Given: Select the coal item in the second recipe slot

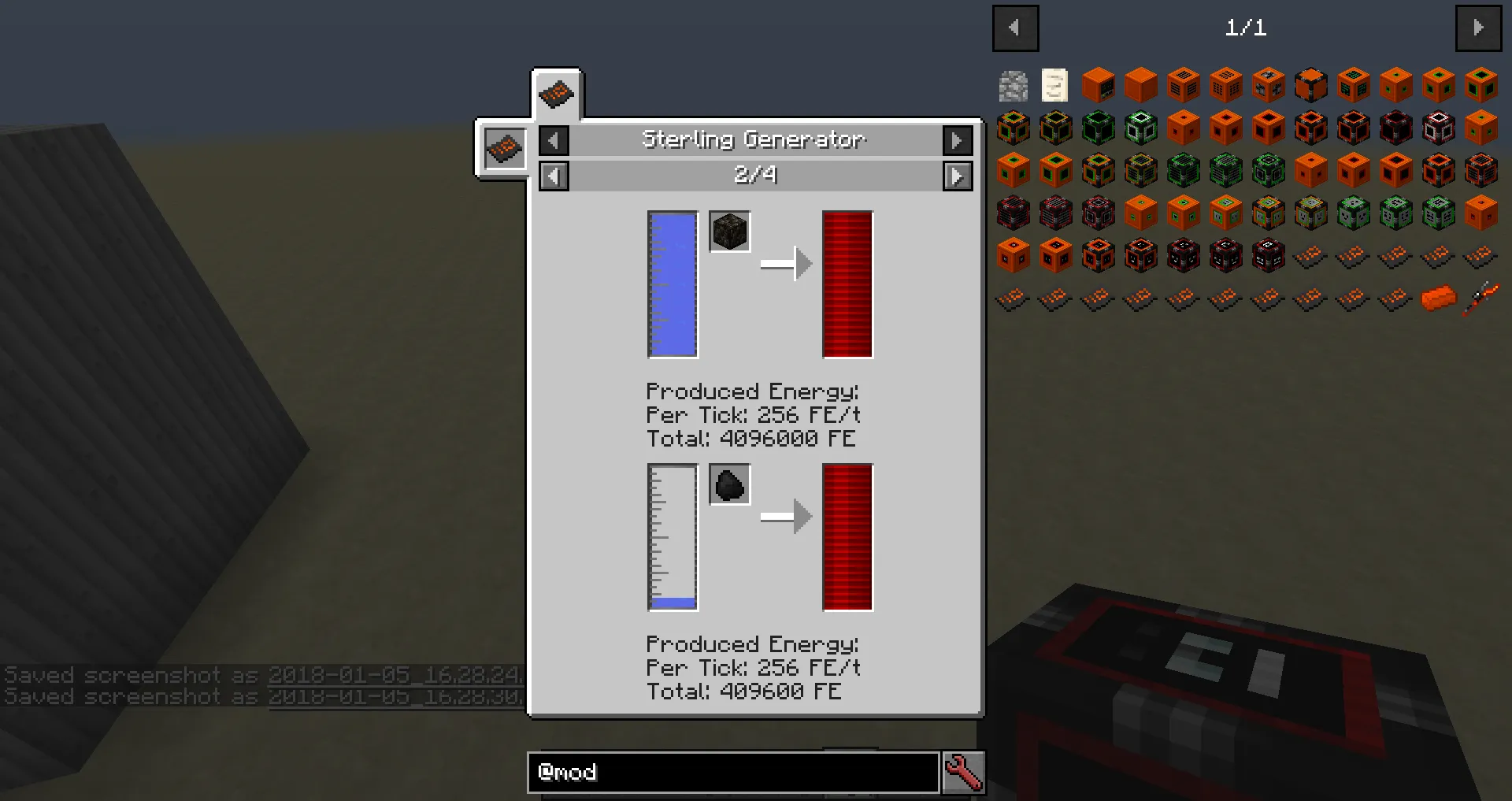Looking at the screenshot, I should coord(729,484).
